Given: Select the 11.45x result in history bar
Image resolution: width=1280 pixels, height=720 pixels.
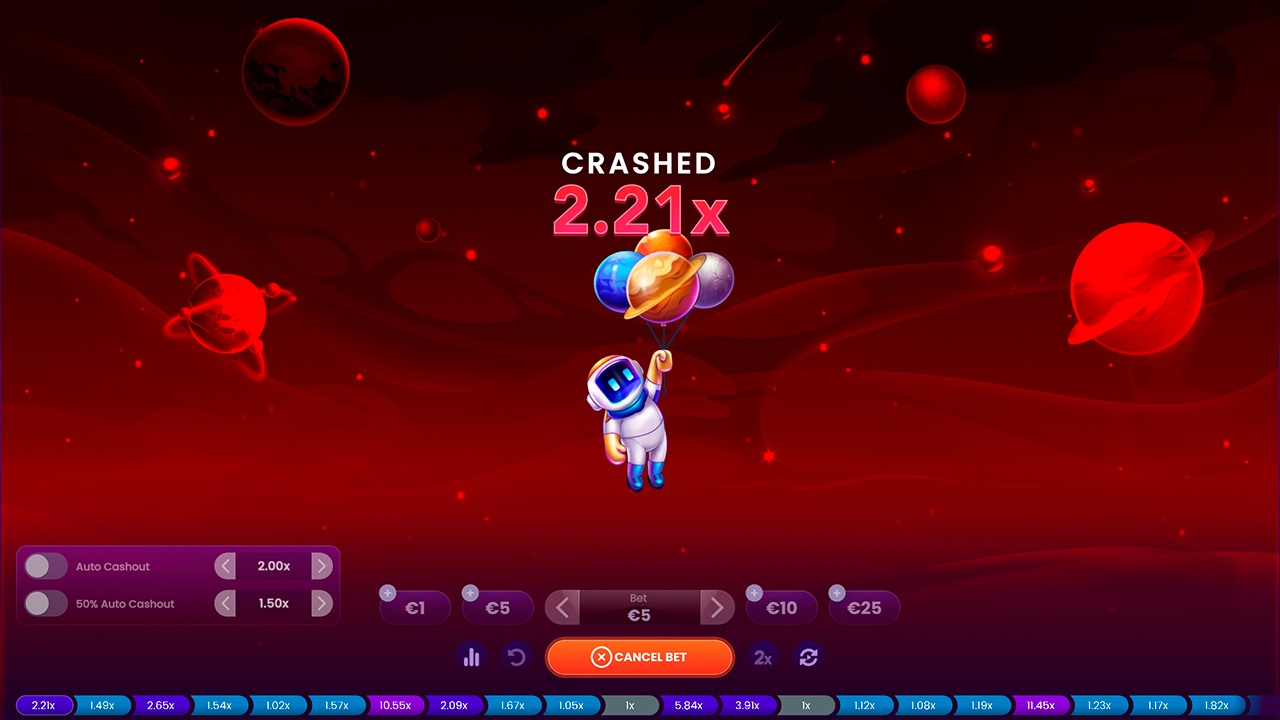Looking at the screenshot, I should [x=1041, y=705].
